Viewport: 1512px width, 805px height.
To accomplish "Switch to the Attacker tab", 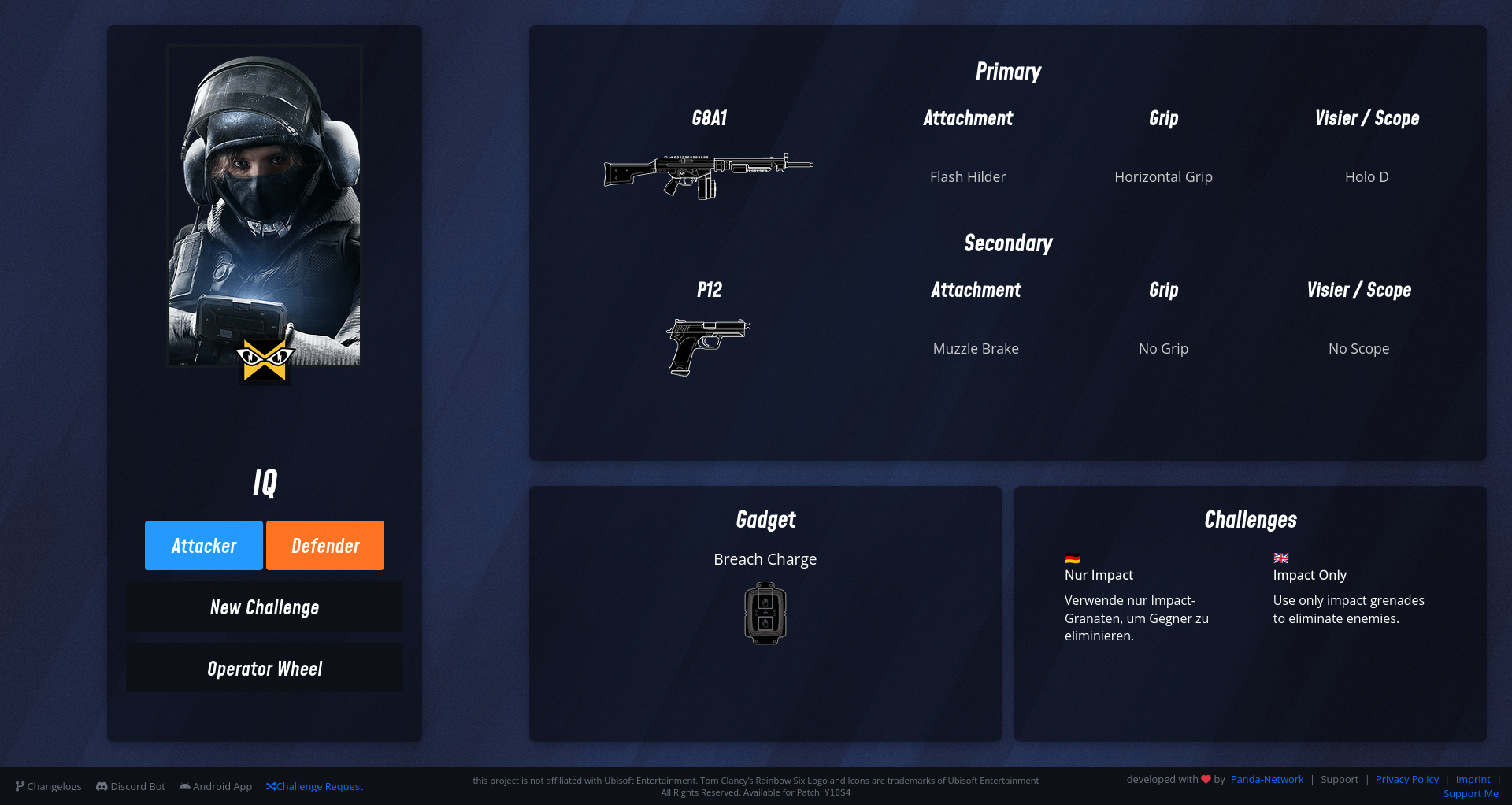I will click(x=203, y=545).
